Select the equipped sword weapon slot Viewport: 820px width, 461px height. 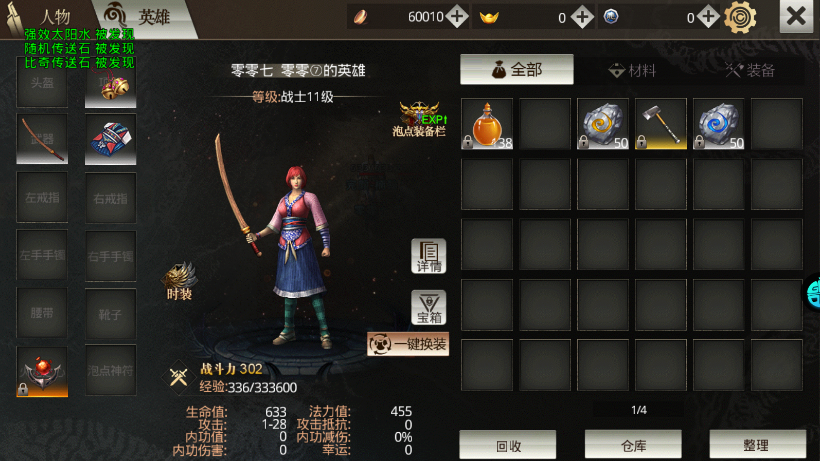coord(42,140)
